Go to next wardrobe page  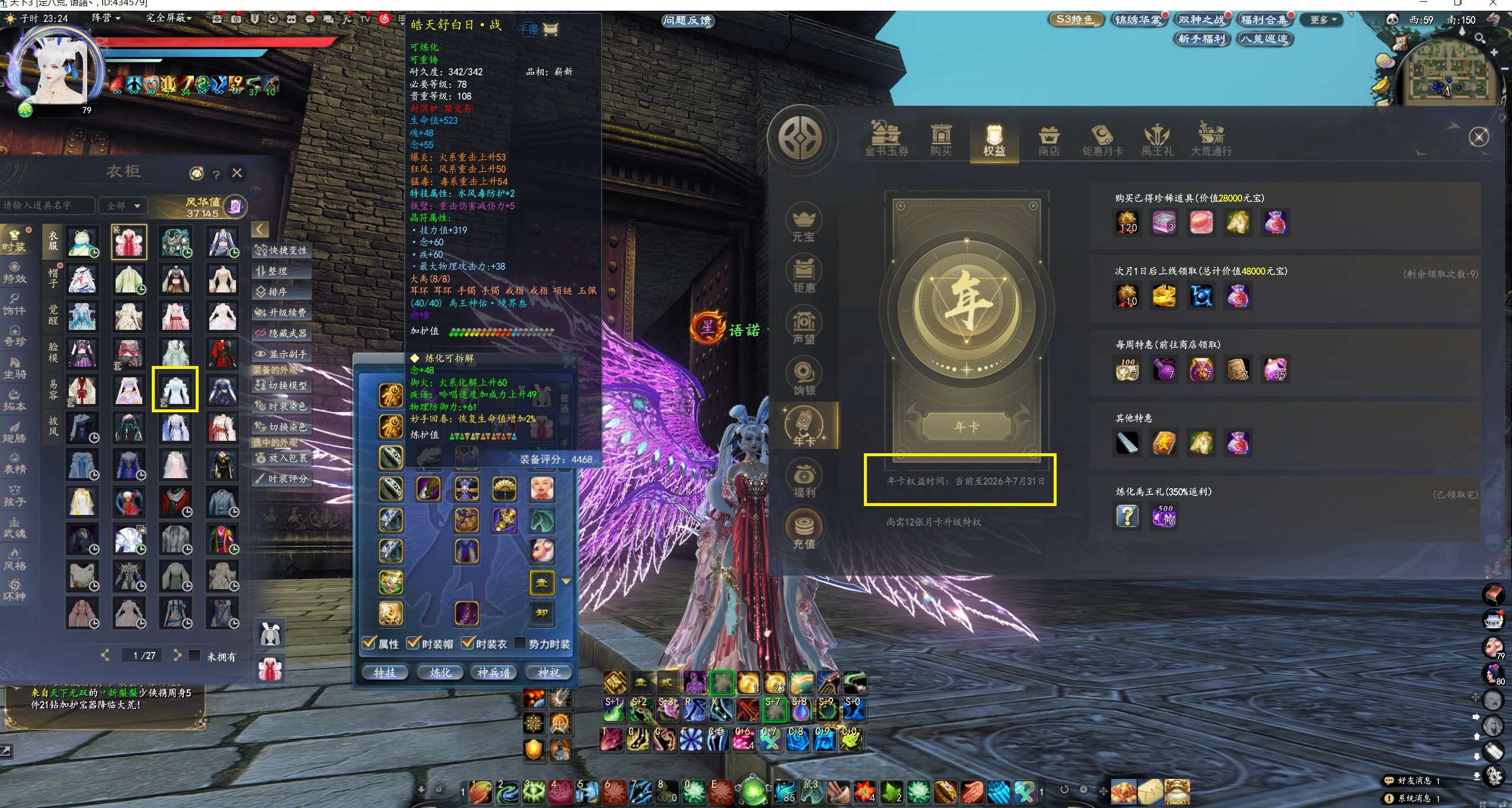(177, 655)
